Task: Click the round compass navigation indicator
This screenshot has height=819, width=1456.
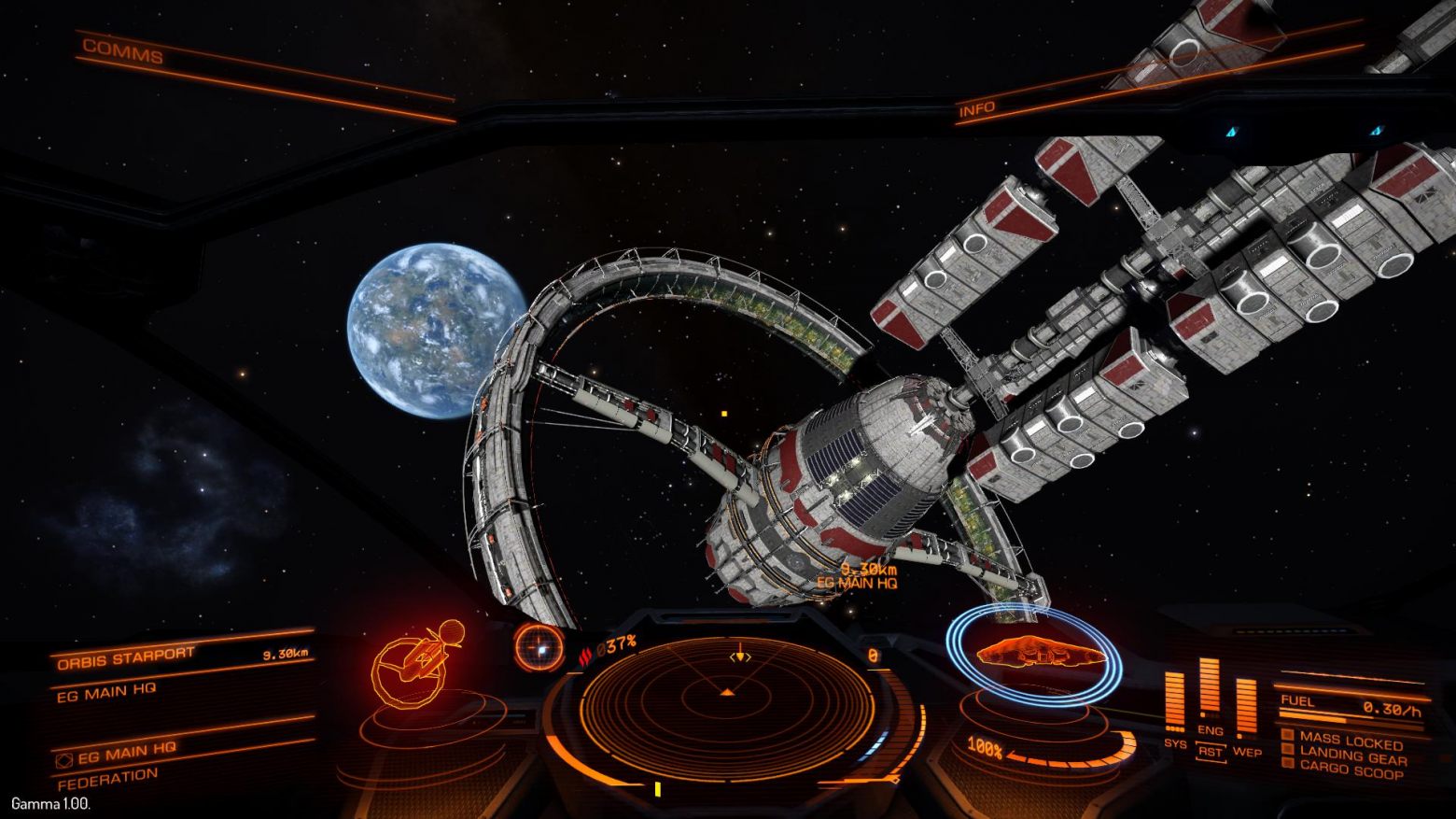Action: tap(539, 646)
